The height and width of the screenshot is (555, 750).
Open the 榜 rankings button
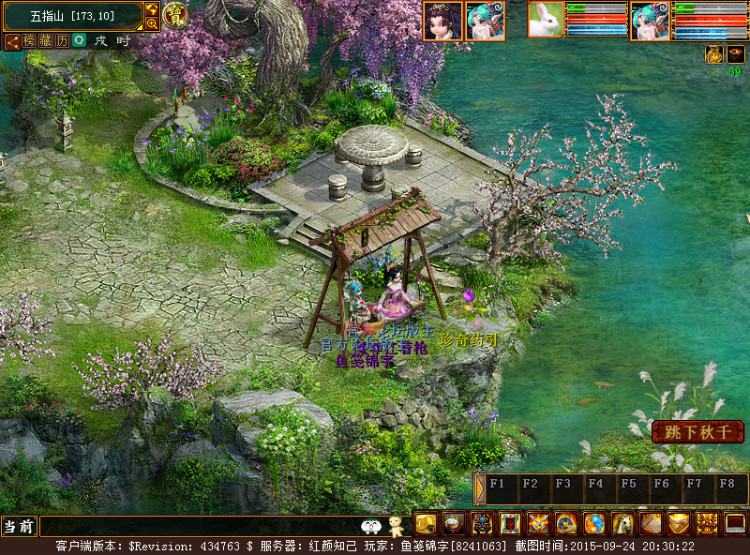click(x=30, y=41)
